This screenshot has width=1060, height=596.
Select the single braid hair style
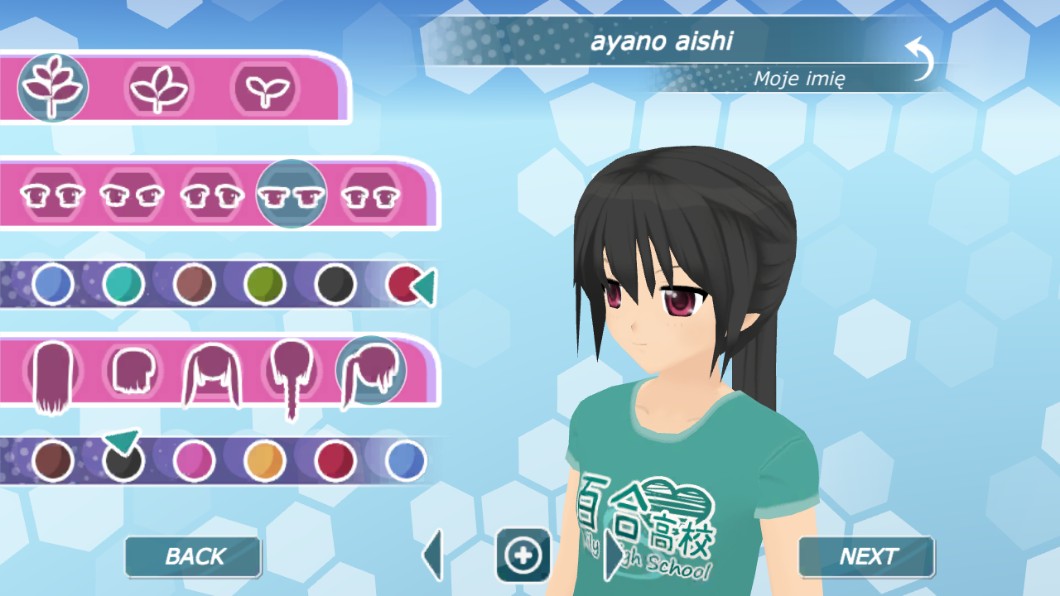pyautogui.click(x=291, y=377)
